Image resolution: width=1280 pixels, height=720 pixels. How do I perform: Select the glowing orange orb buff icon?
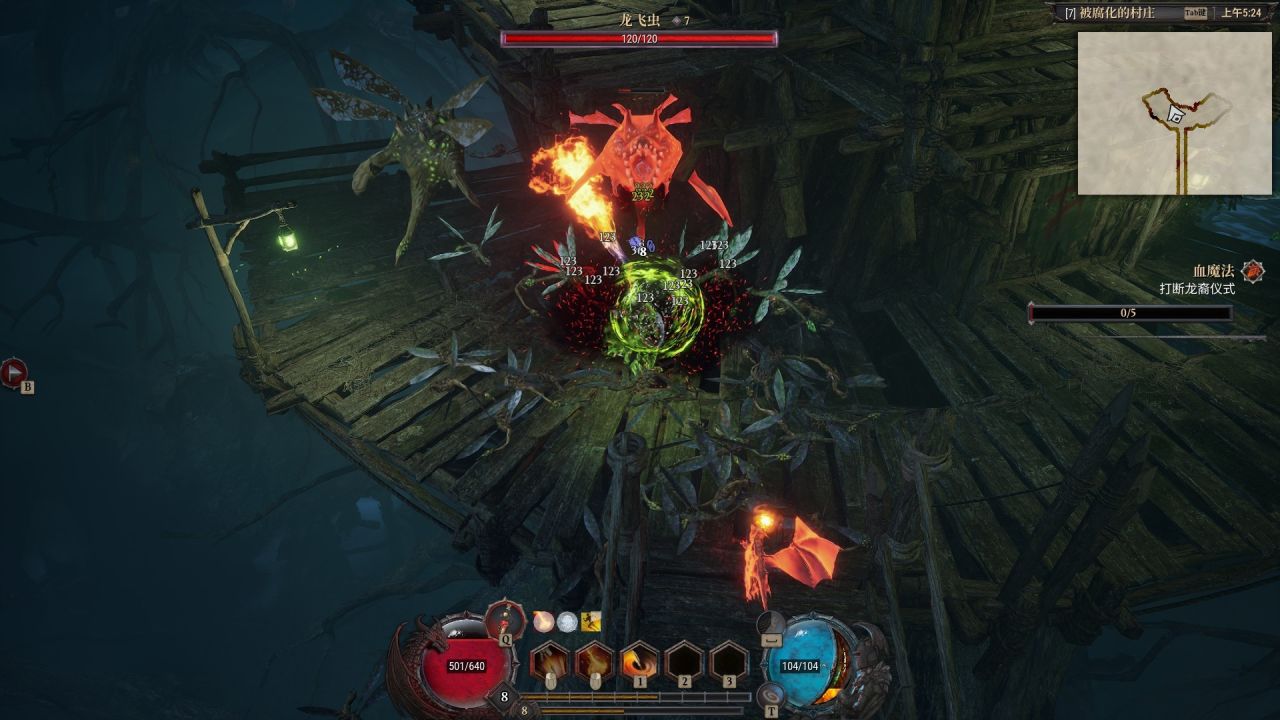point(543,621)
